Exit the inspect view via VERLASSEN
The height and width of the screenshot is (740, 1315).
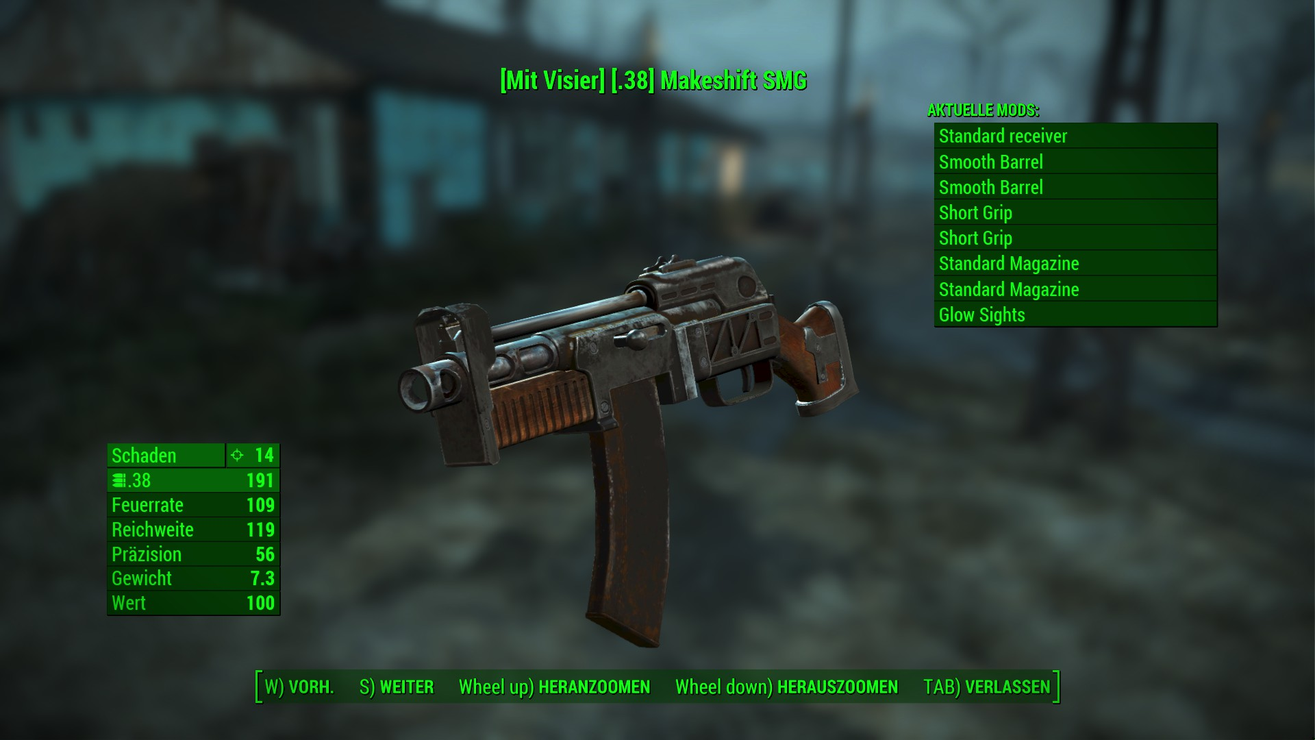(x=986, y=687)
